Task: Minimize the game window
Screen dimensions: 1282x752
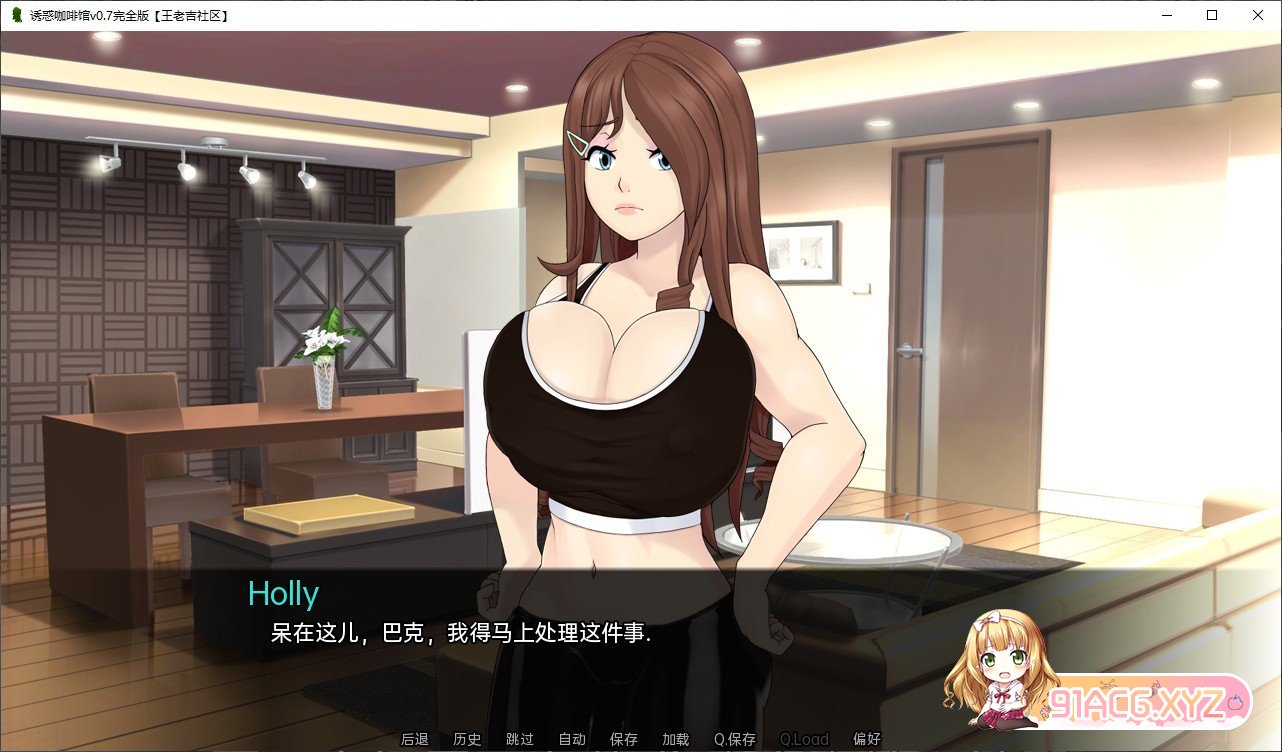Action: (1166, 15)
